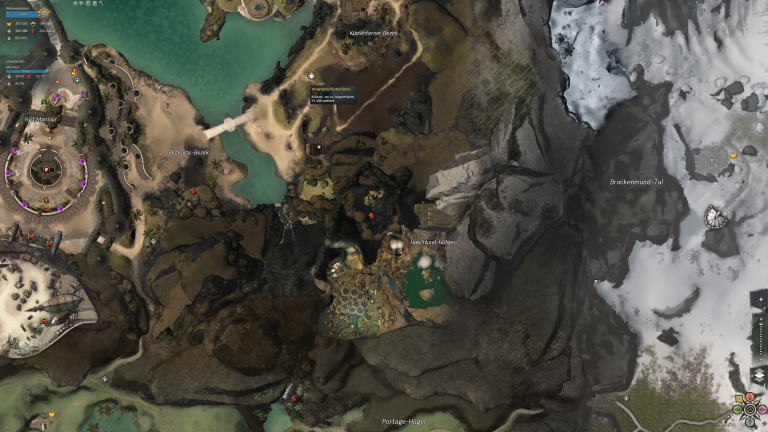Select the Küstenferne waypoint marker
The image size is (768, 432).
pyautogui.click(x=312, y=76)
